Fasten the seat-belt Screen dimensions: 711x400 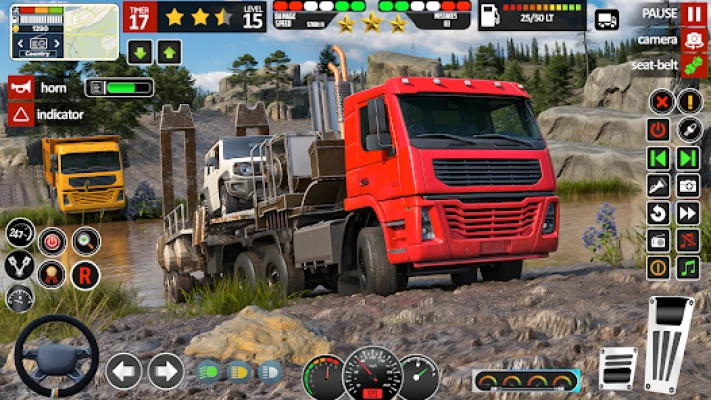(x=693, y=65)
